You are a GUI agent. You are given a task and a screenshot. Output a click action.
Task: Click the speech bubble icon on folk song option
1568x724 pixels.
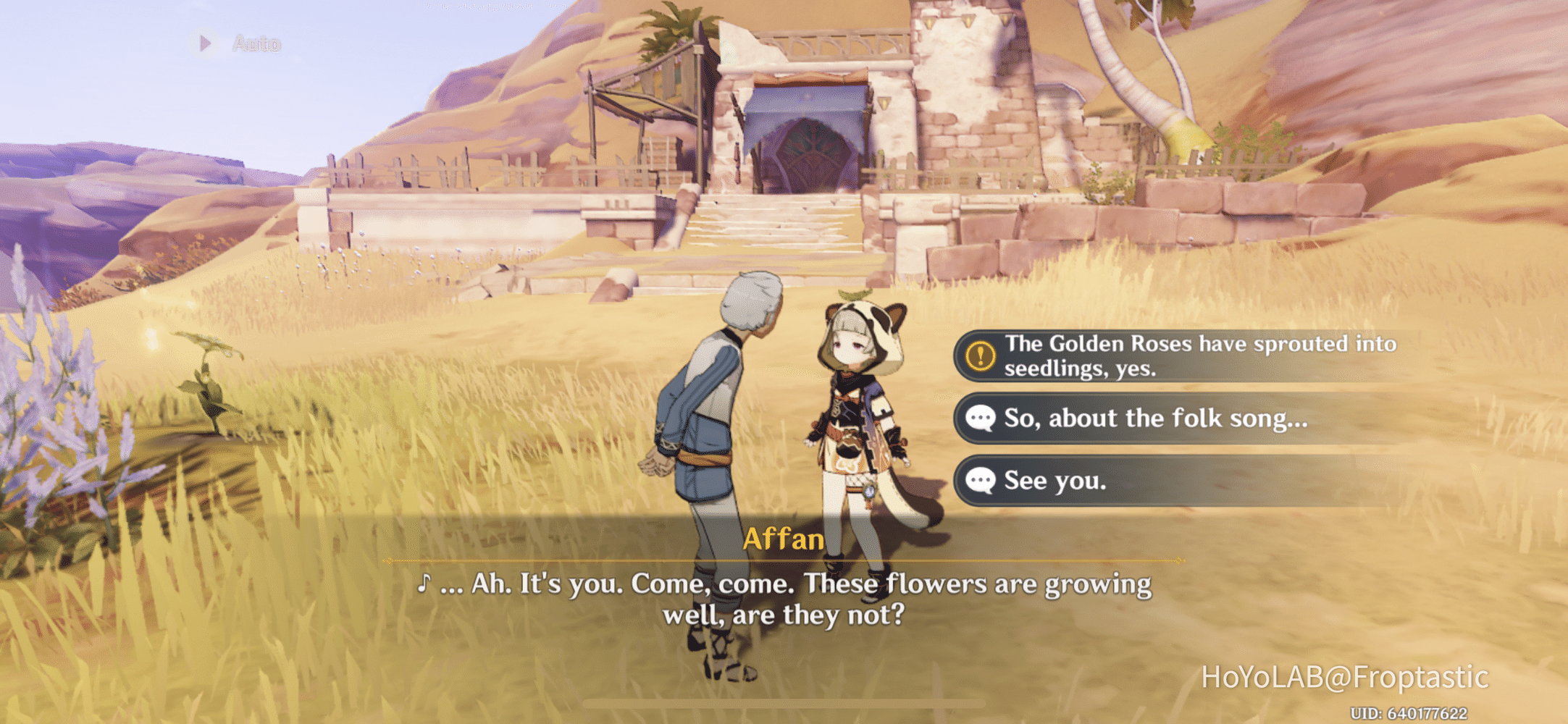coord(981,418)
